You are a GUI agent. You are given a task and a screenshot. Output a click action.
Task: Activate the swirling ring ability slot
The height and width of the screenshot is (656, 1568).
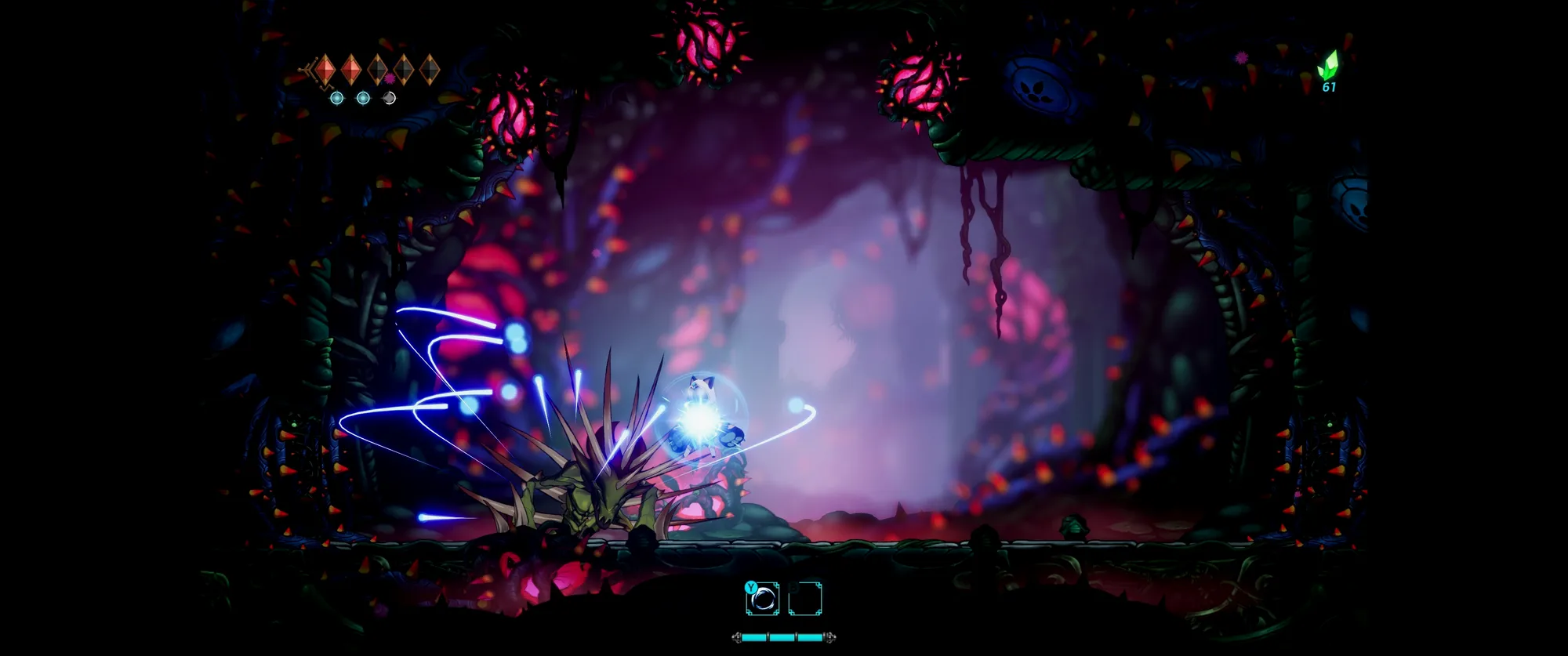[x=763, y=600]
